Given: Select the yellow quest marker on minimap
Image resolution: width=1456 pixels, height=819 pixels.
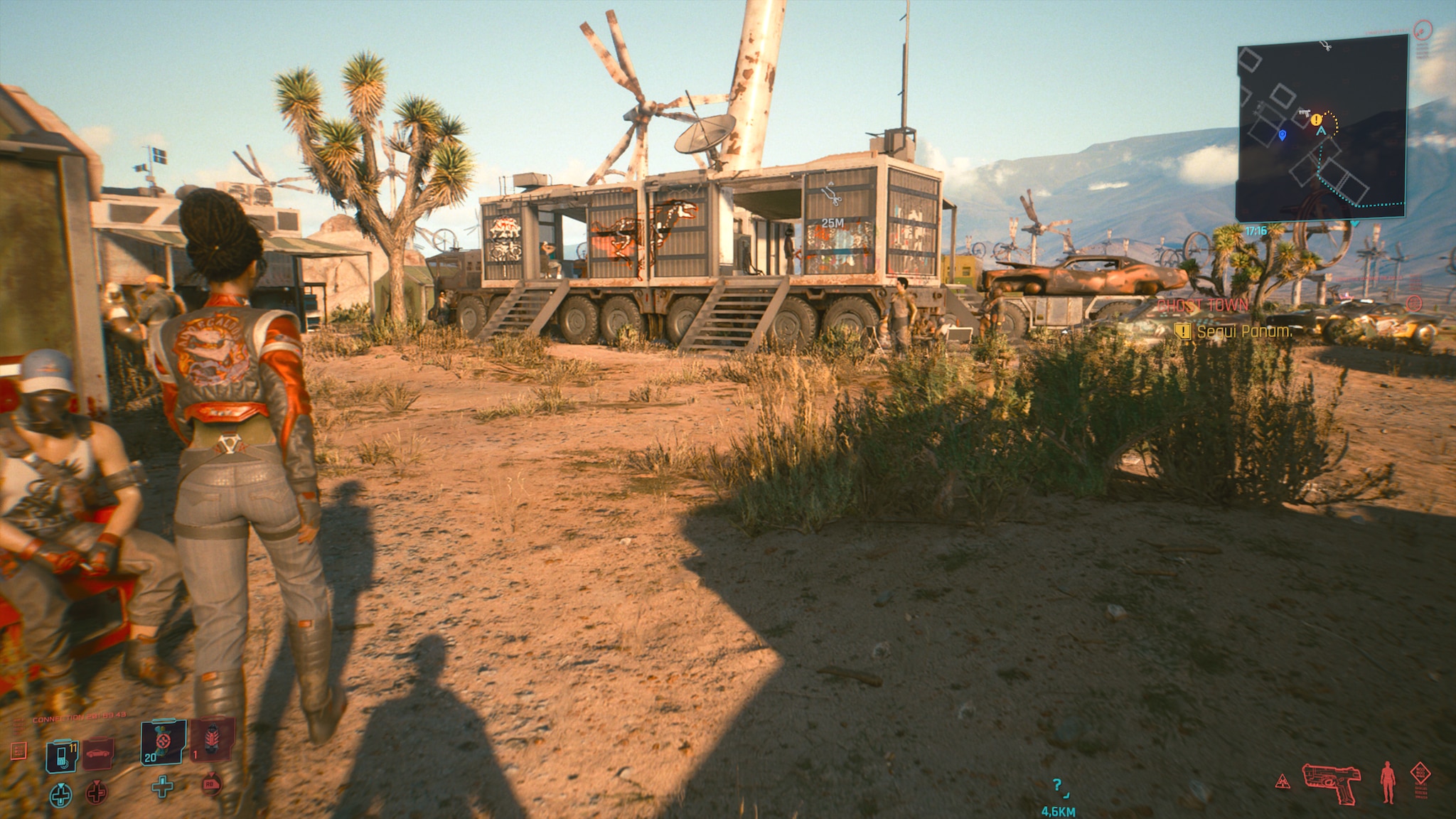Looking at the screenshot, I should (x=1316, y=119).
